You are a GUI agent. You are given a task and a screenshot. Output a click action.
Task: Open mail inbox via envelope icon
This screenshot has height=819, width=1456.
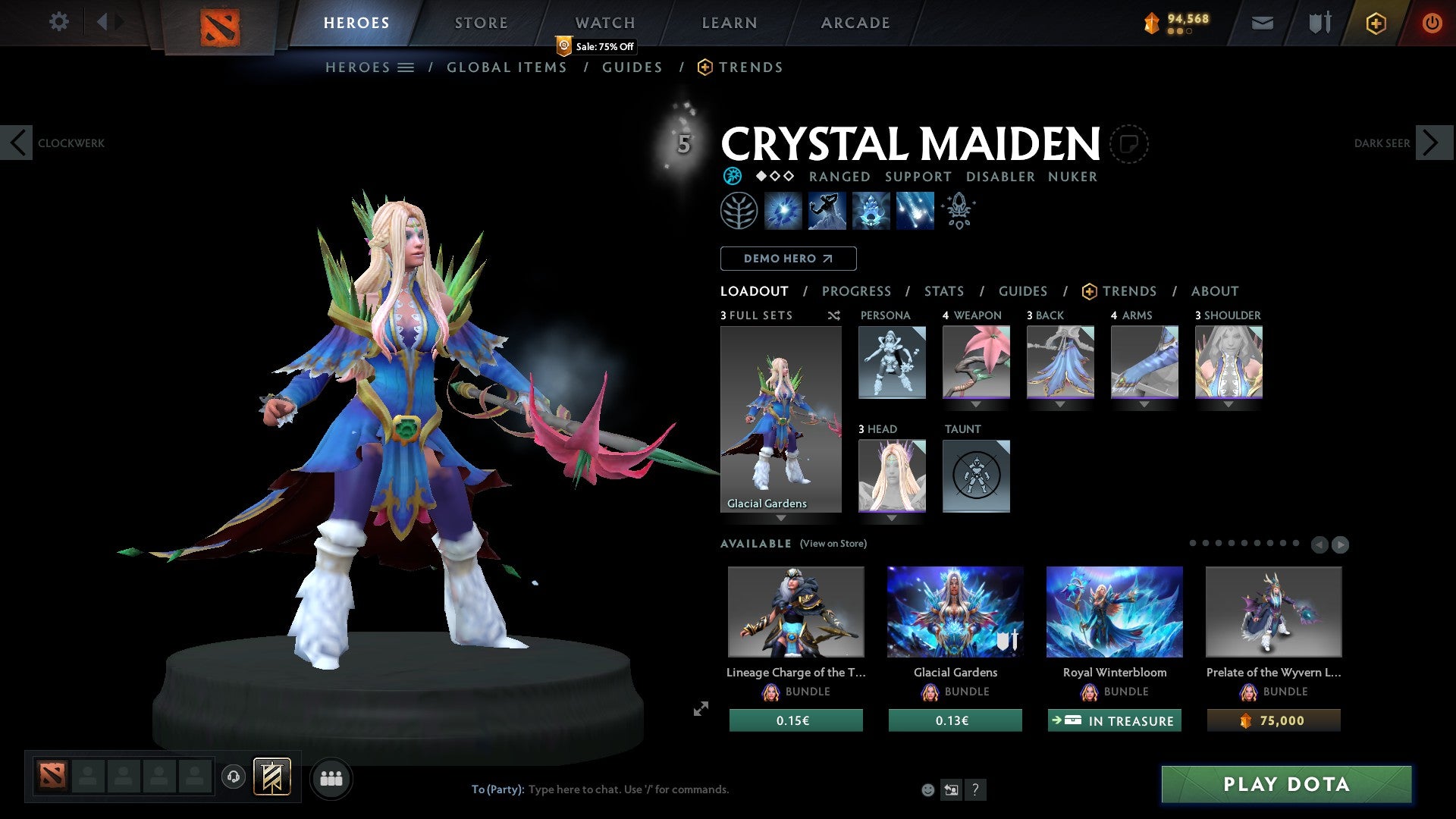click(1262, 23)
